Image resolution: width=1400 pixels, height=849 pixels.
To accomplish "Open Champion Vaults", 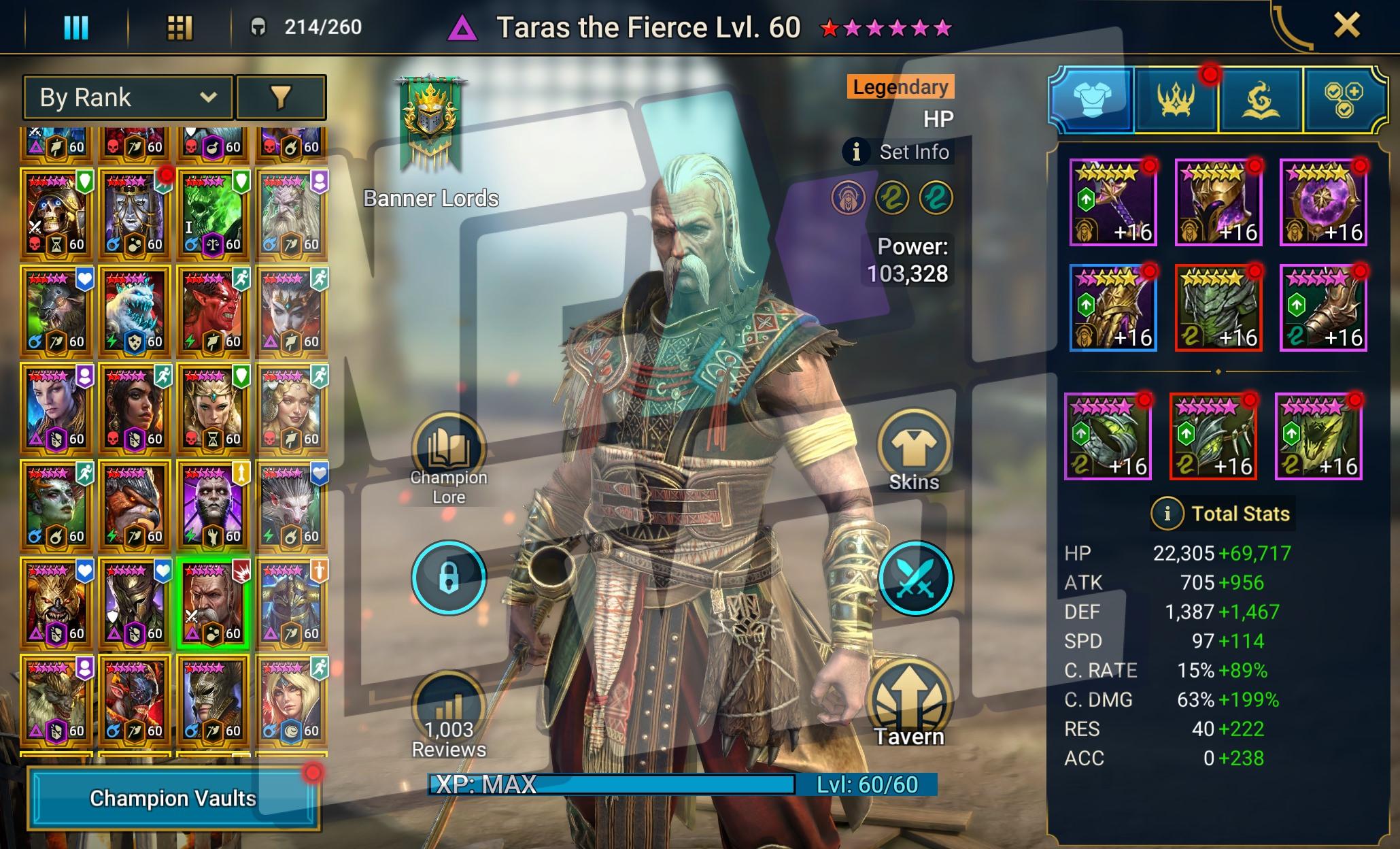I will point(173,798).
